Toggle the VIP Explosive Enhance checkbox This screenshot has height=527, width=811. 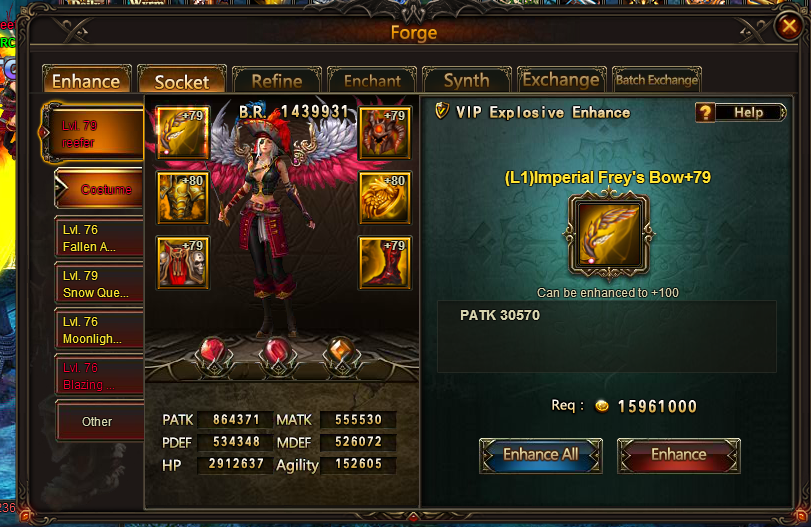coord(443,112)
